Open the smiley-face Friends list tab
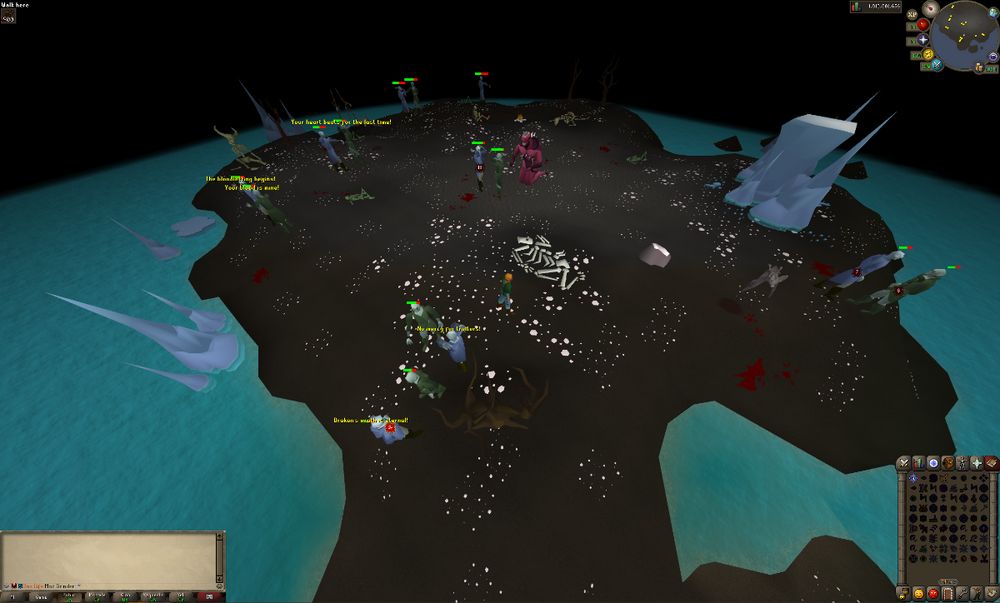The width and height of the screenshot is (1000, 603). 918,593
